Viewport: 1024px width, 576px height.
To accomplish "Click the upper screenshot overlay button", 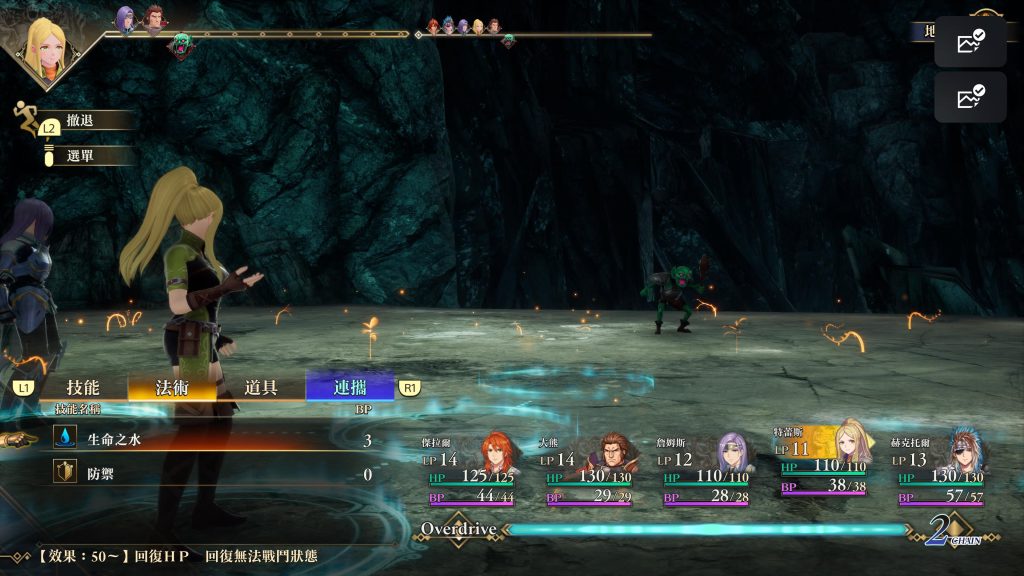I will [970, 42].
